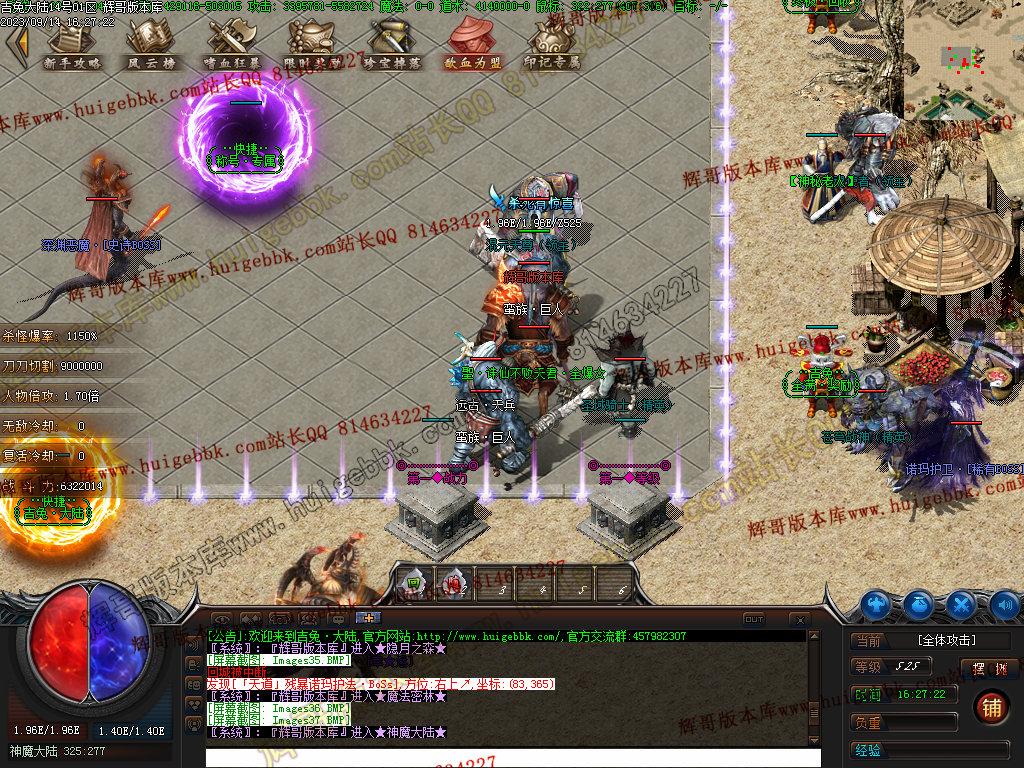This screenshot has width=1024, height=768.
Task: Collapse the top menu with left arrow
Action: [17, 42]
